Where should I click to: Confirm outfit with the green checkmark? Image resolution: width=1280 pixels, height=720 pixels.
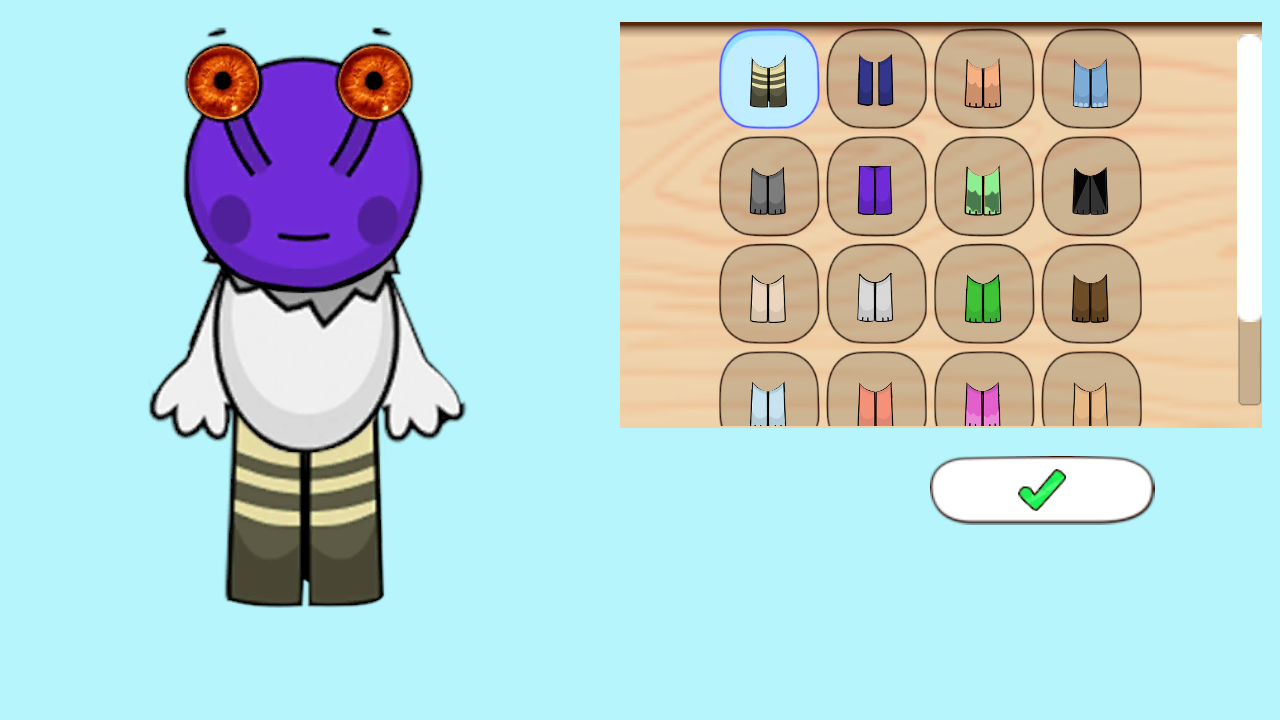(x=1041, y=489)
